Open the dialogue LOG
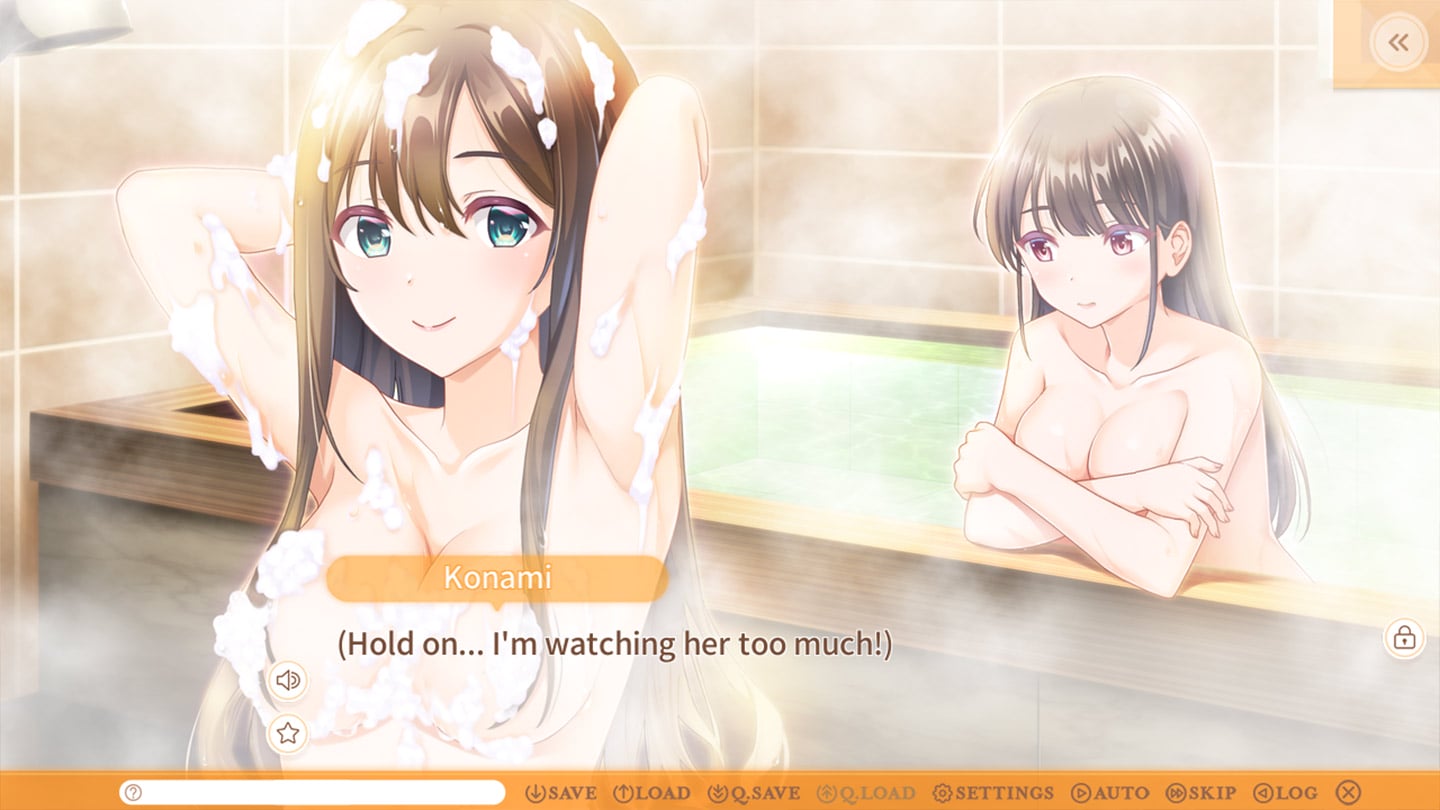 tap(1286, 793)
